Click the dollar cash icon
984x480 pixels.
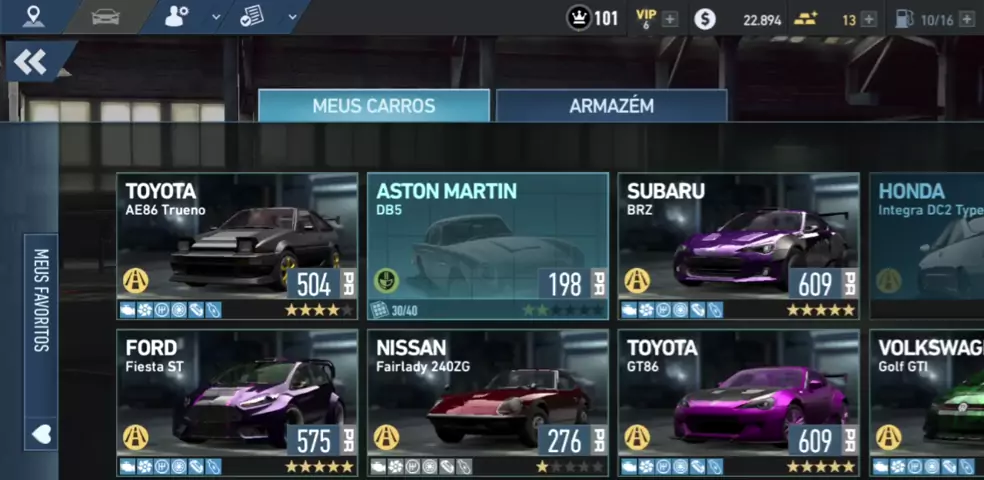(x=705, y=19)
